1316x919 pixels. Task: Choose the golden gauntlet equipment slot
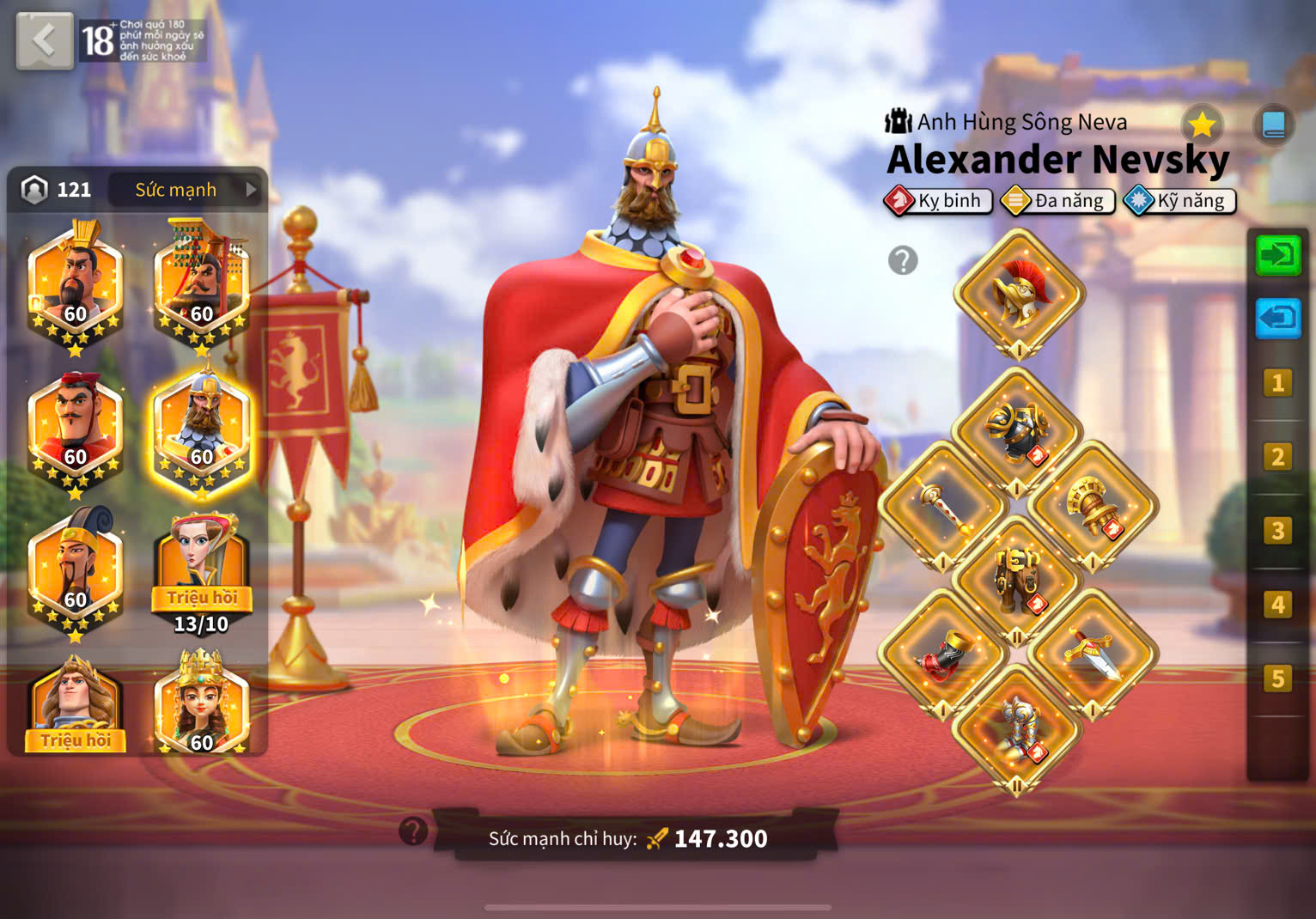click(x=1093, y=506)
